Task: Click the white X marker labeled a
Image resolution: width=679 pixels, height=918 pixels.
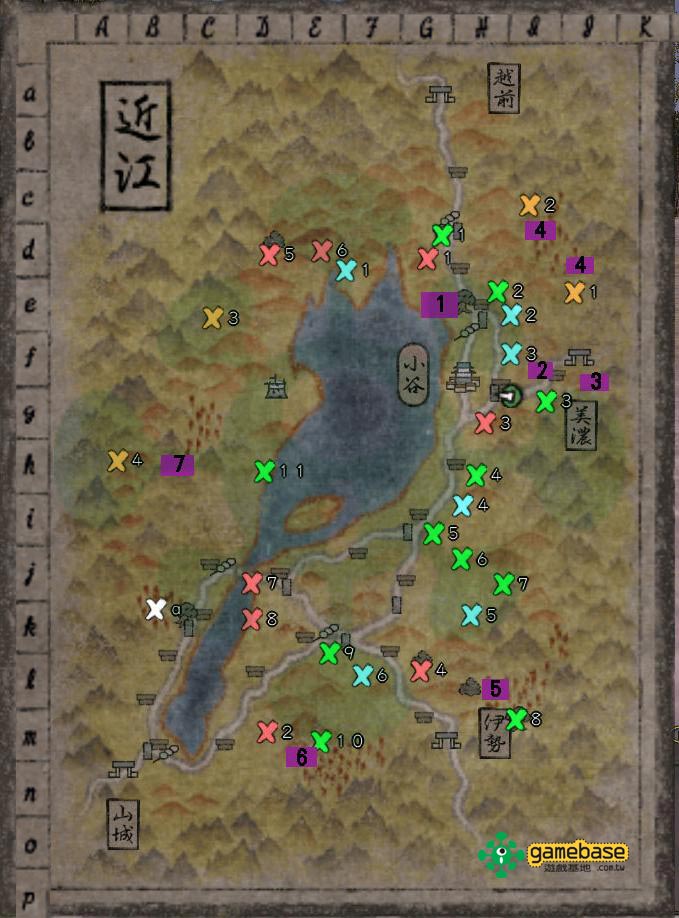Action: (x=155, y=609)
